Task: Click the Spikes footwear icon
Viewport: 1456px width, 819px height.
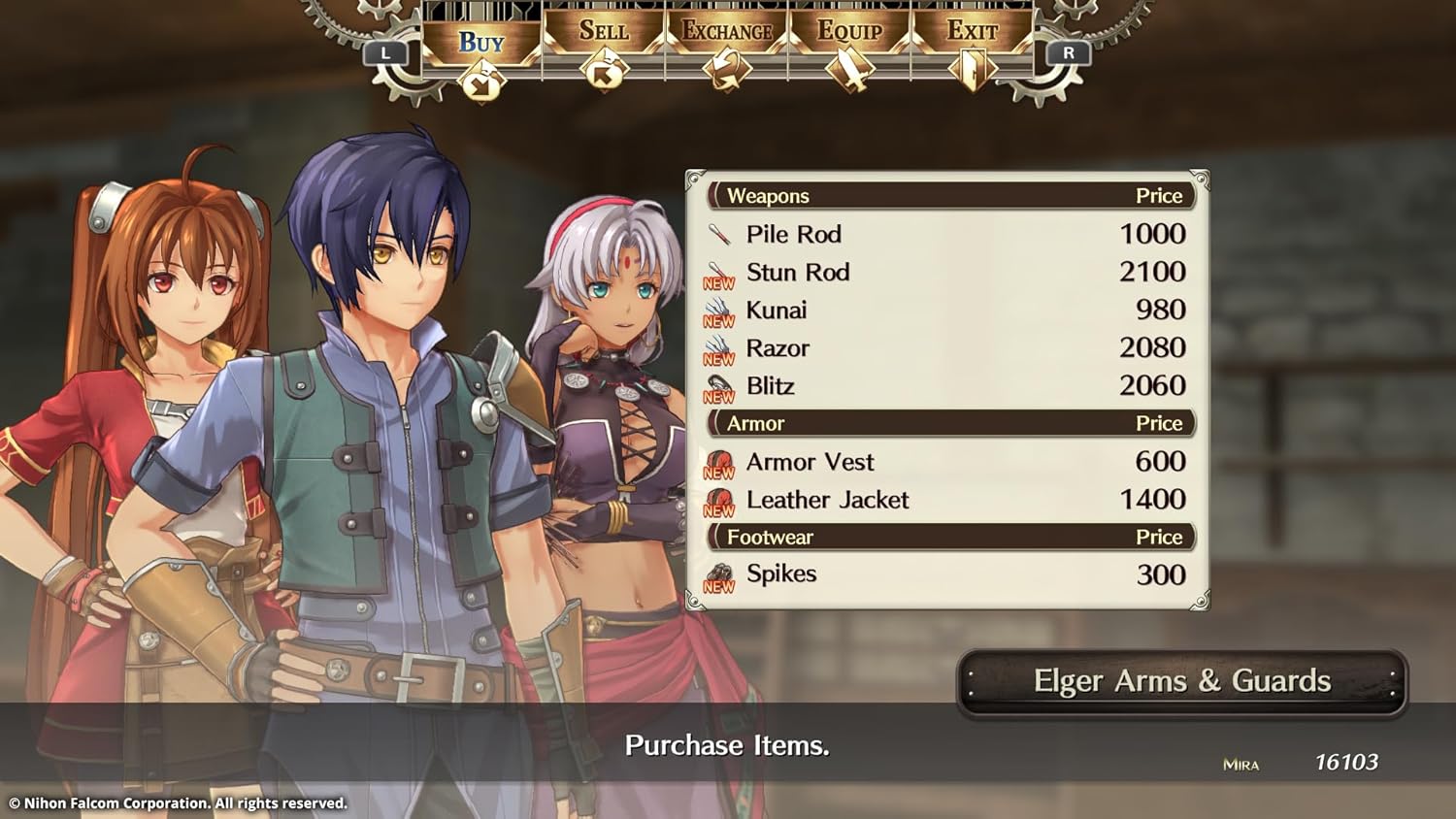Action: point(718,572)
